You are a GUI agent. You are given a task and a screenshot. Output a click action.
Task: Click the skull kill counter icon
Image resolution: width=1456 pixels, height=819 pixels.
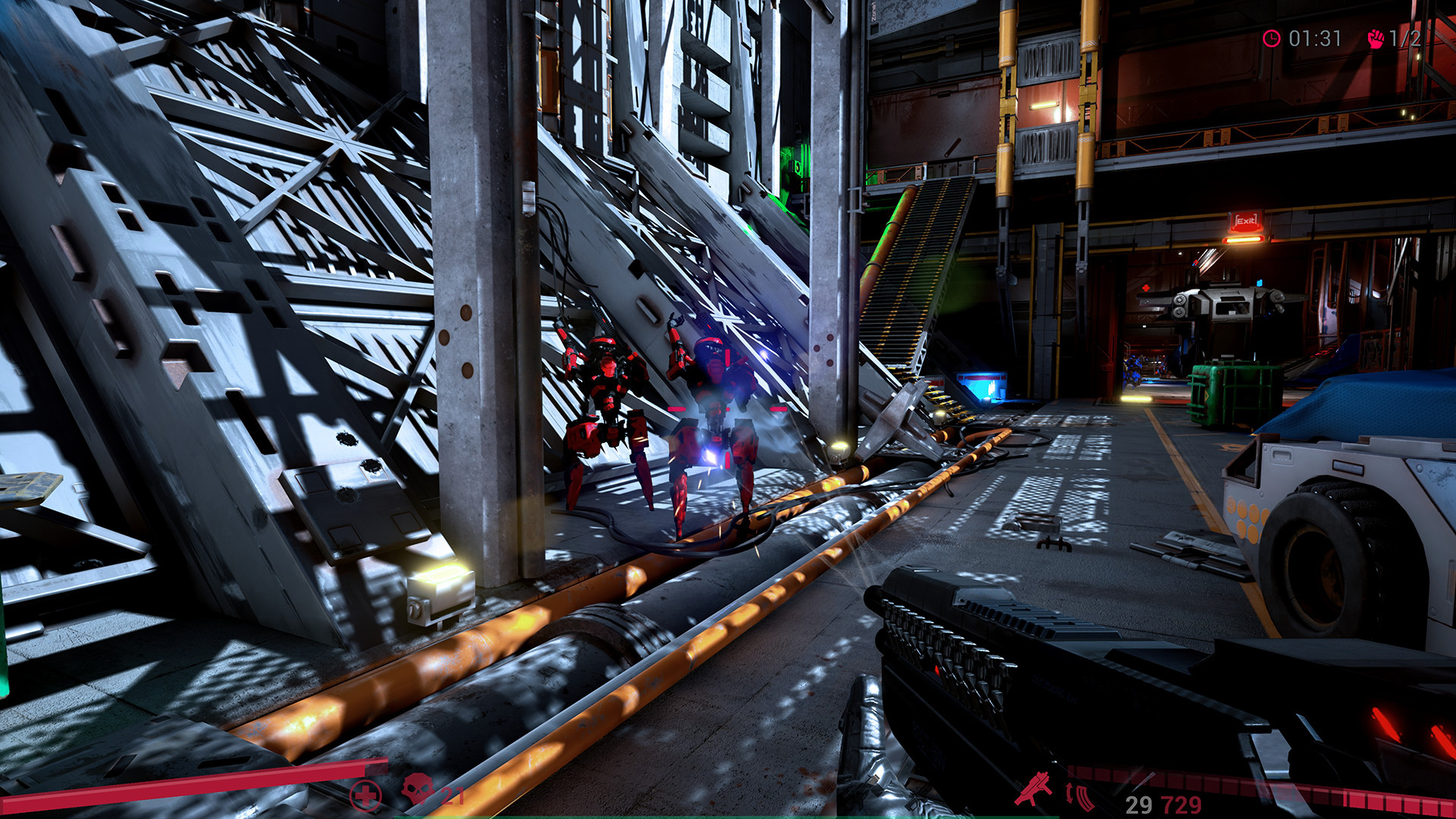[416, 790]
